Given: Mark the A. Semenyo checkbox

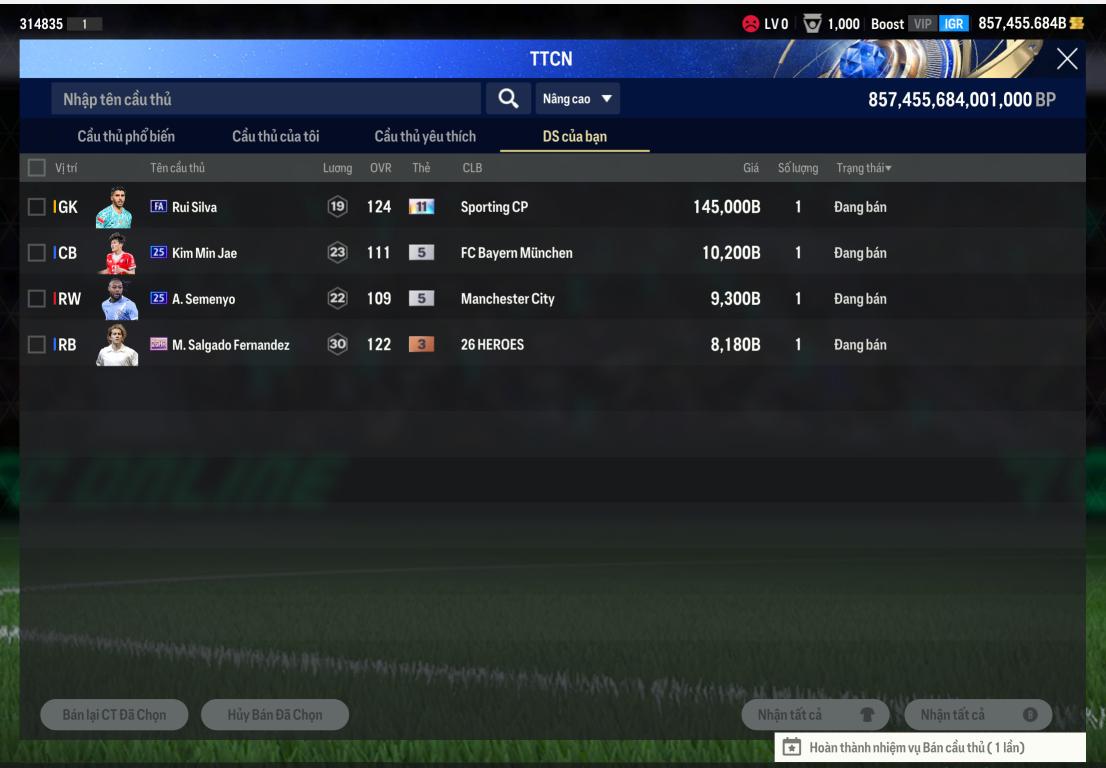Looking at the screenshot, I should click(x=36, y=299).
